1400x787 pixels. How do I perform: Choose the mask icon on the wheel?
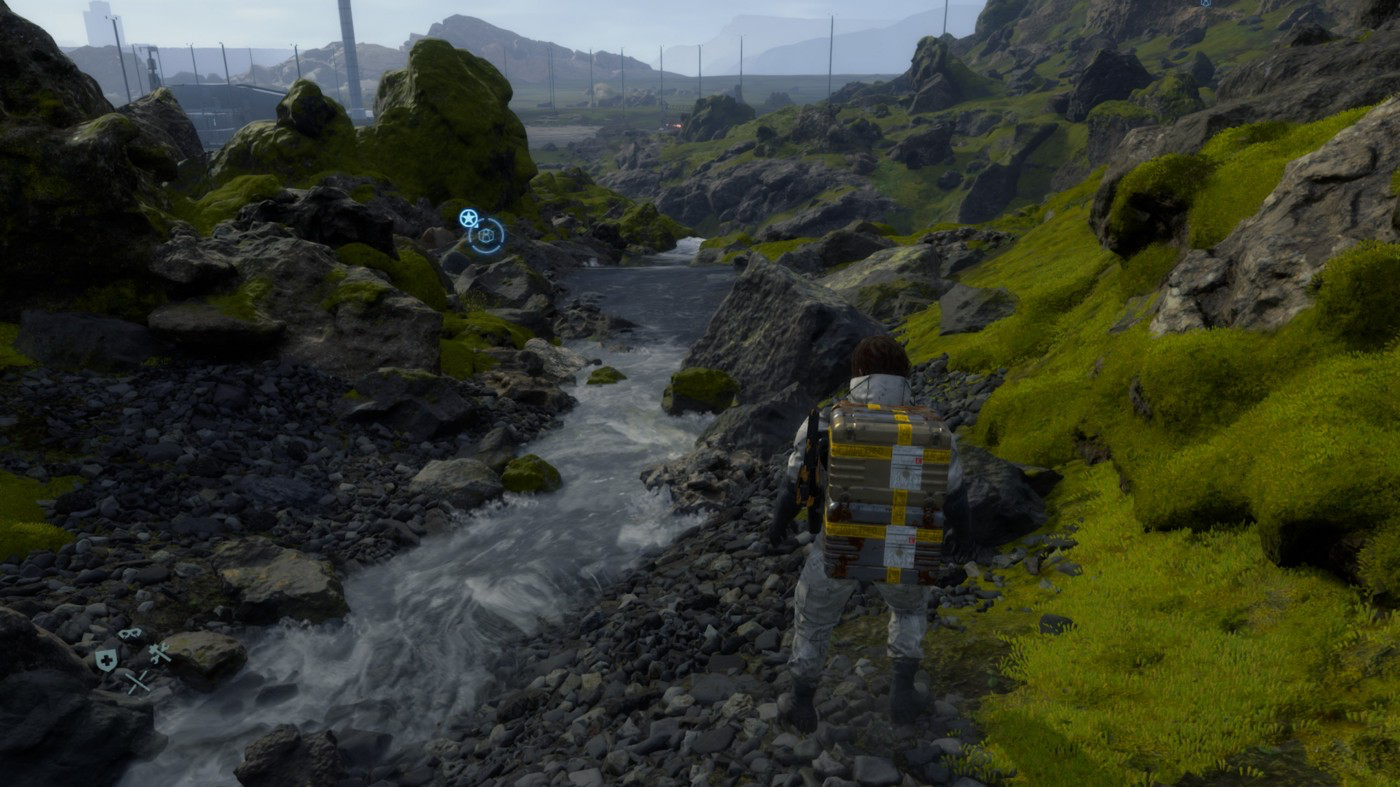click(130, 634)
